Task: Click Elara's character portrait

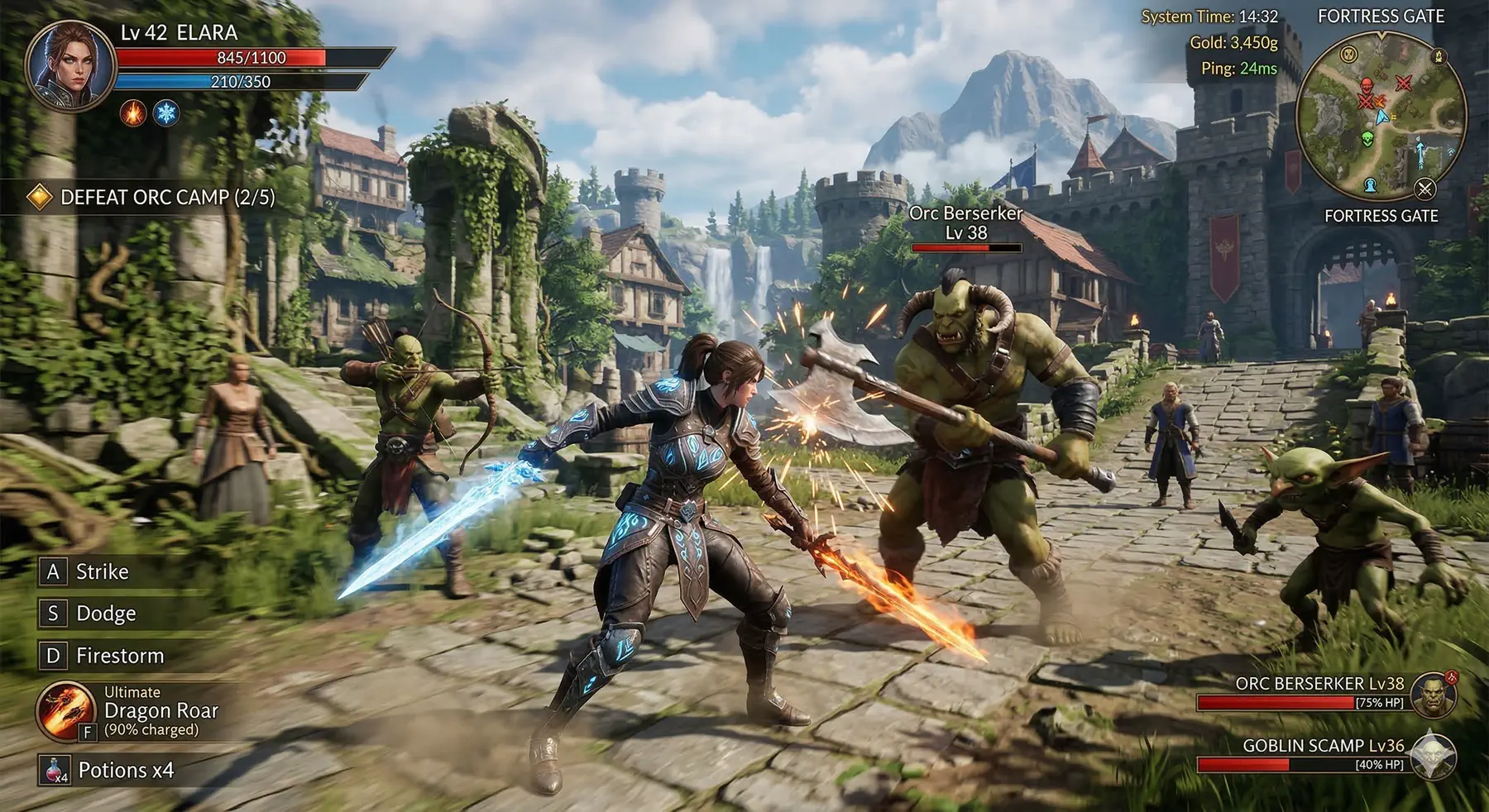Action: click(70, 66)
